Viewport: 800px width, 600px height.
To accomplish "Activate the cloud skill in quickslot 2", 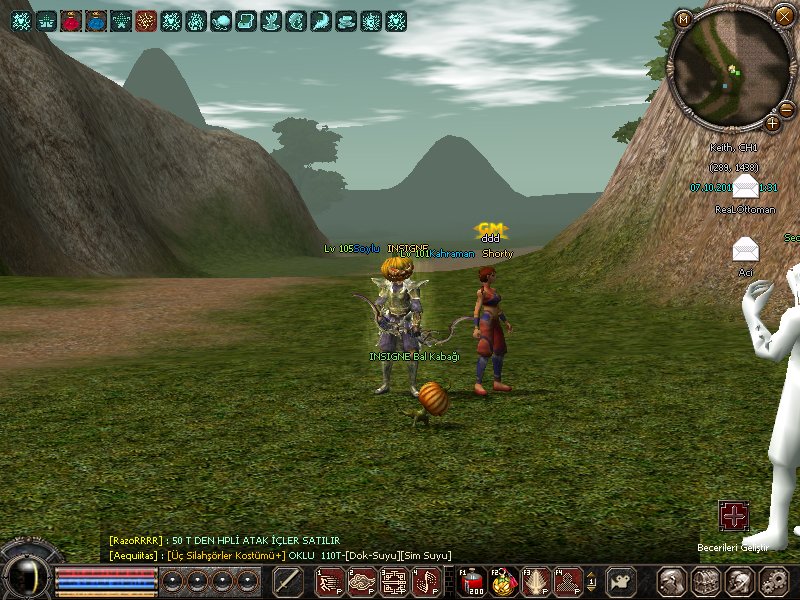I will tap(362, 580).
